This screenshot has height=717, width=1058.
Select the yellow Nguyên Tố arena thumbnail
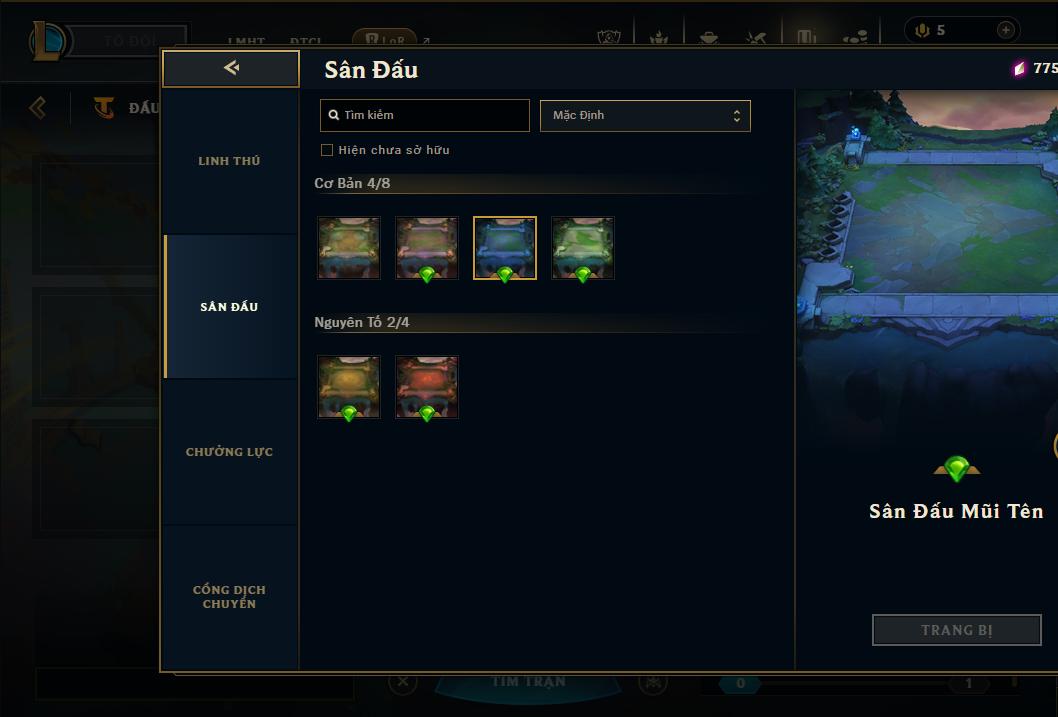(349, 387)
